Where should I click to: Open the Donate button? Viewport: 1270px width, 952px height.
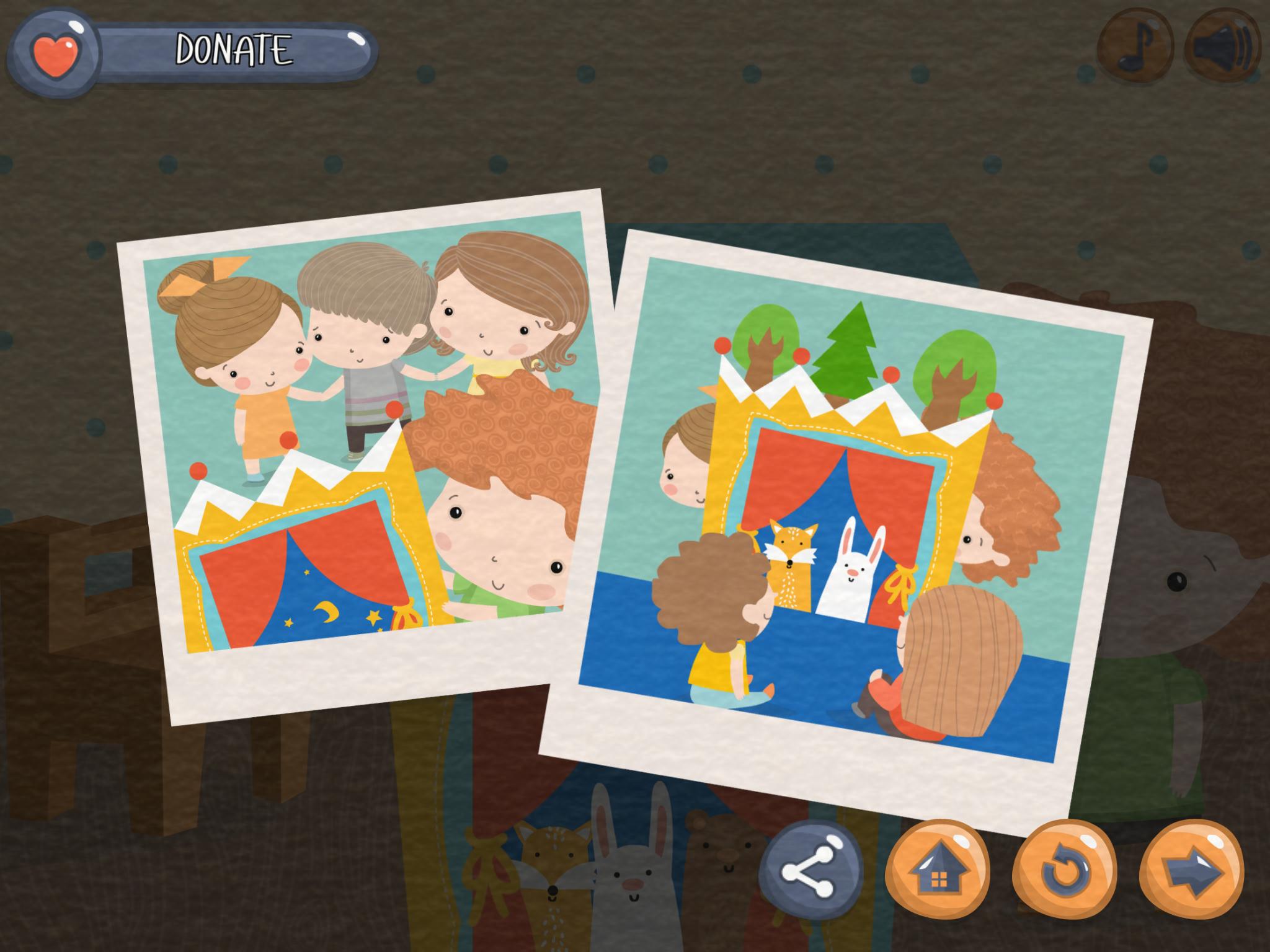point(192,51)
